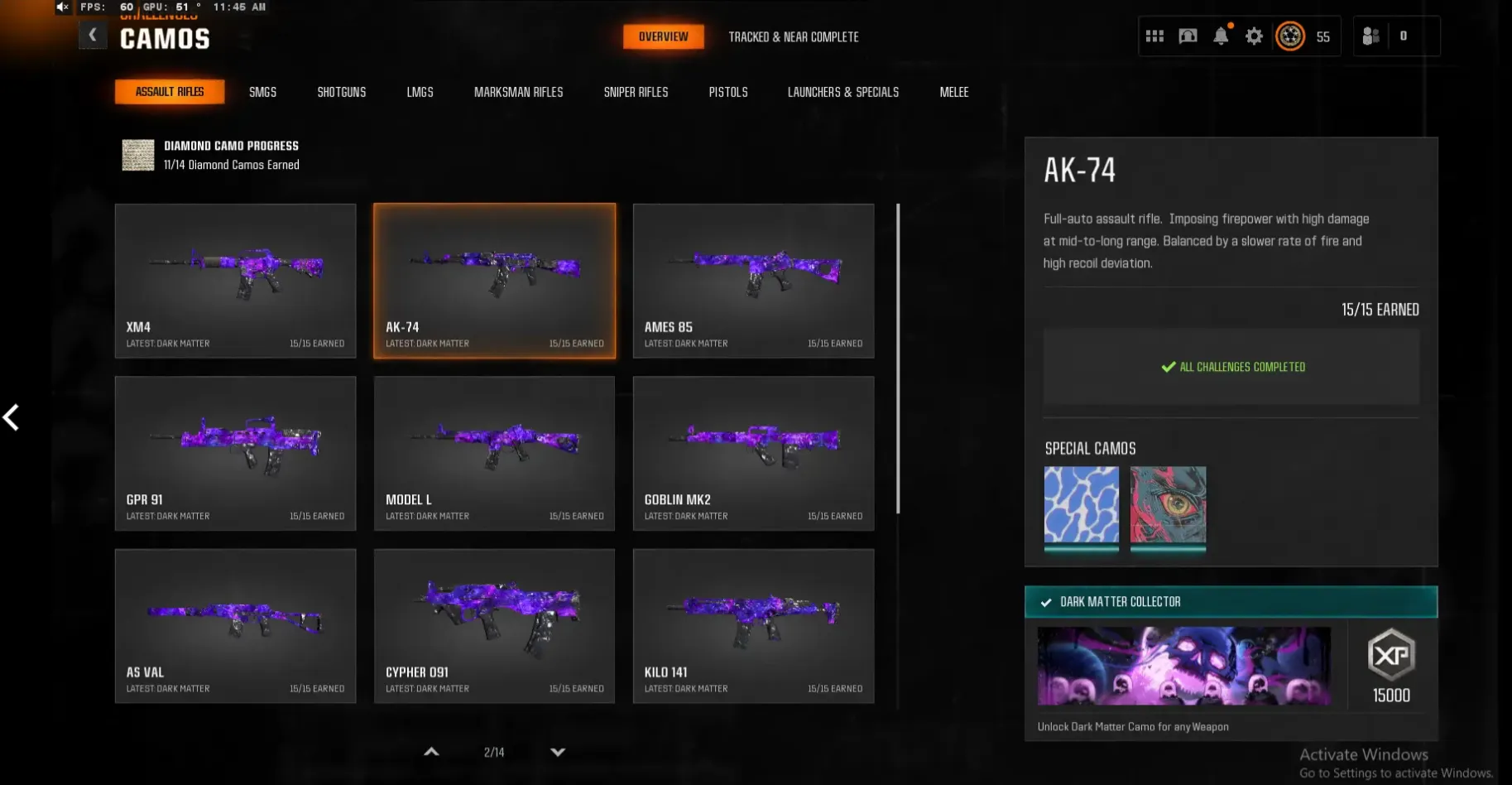The width and height of the screenshot is (1512, 785).
Task: View the level 55 prestige emblem
Action: (1289, 36)
